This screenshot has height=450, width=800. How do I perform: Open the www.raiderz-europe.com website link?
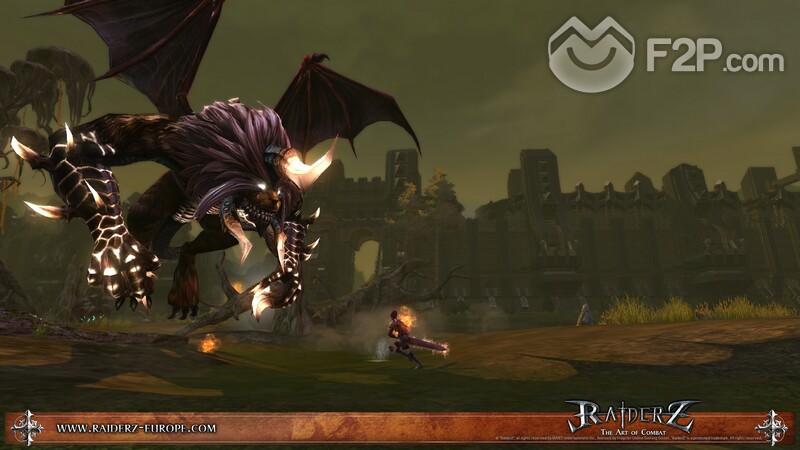pos(136,428)
